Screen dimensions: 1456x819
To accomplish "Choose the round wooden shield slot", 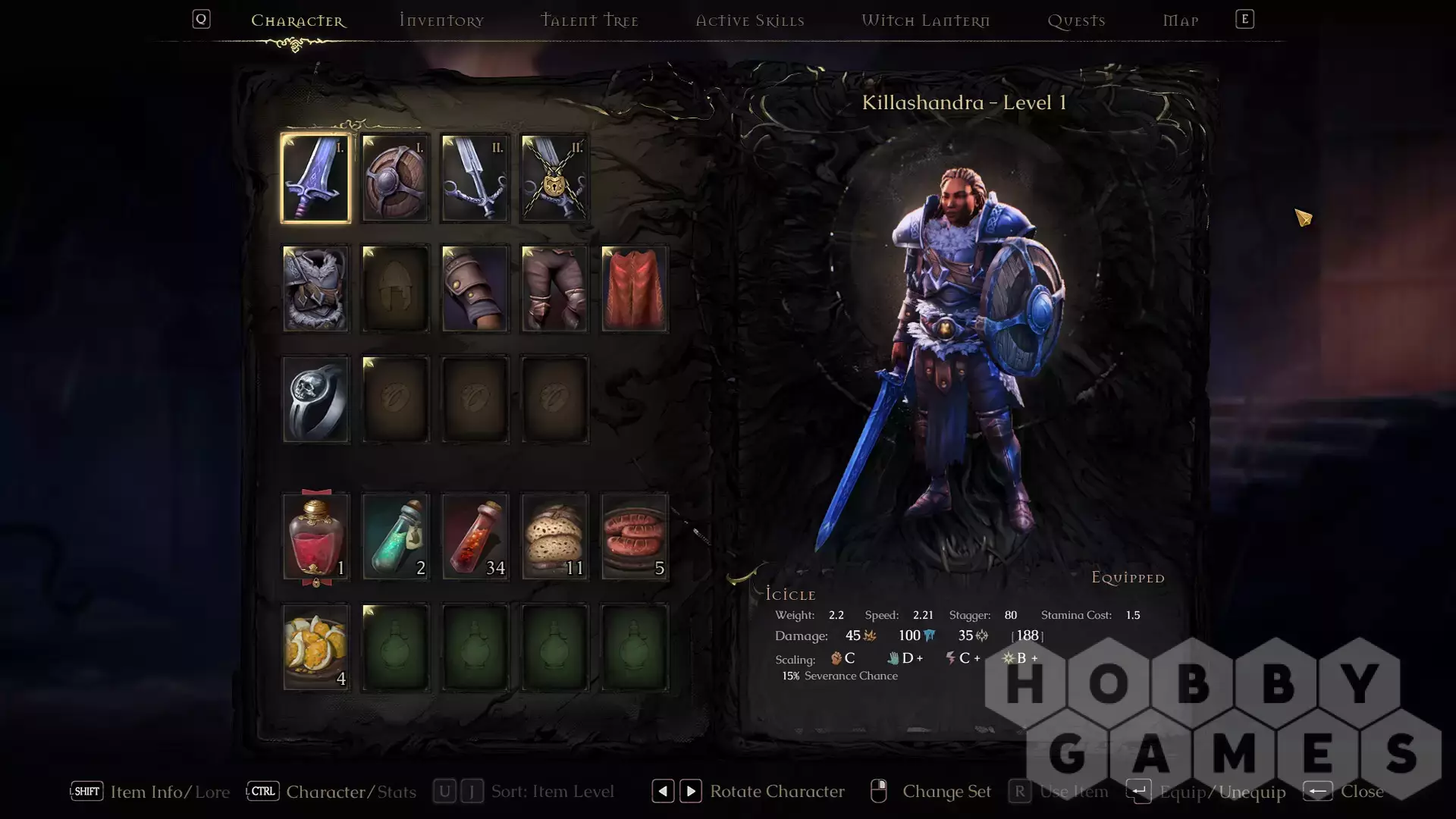I will click(395, 178).
